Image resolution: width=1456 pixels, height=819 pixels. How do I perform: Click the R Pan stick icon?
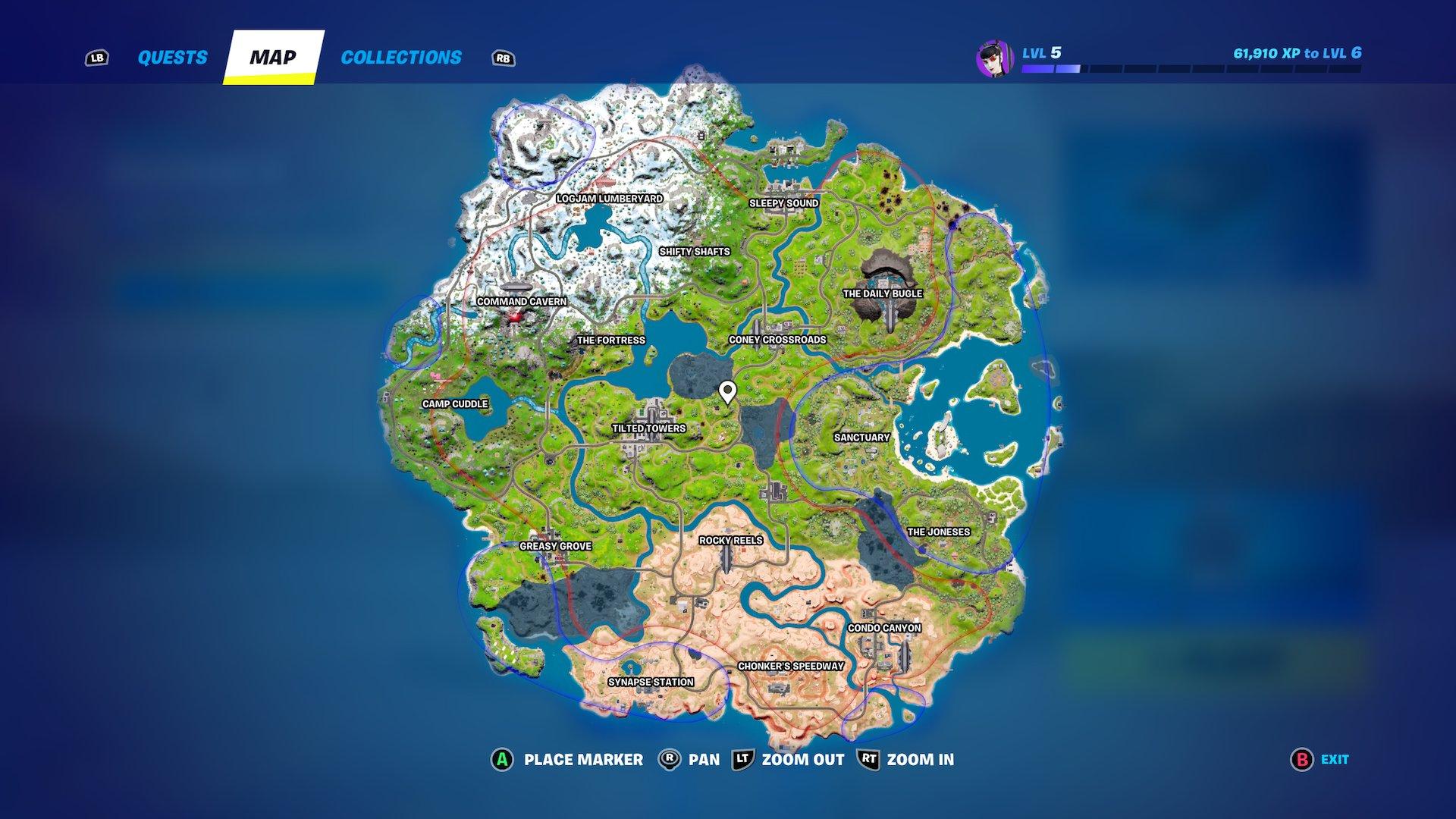(671, 759)
